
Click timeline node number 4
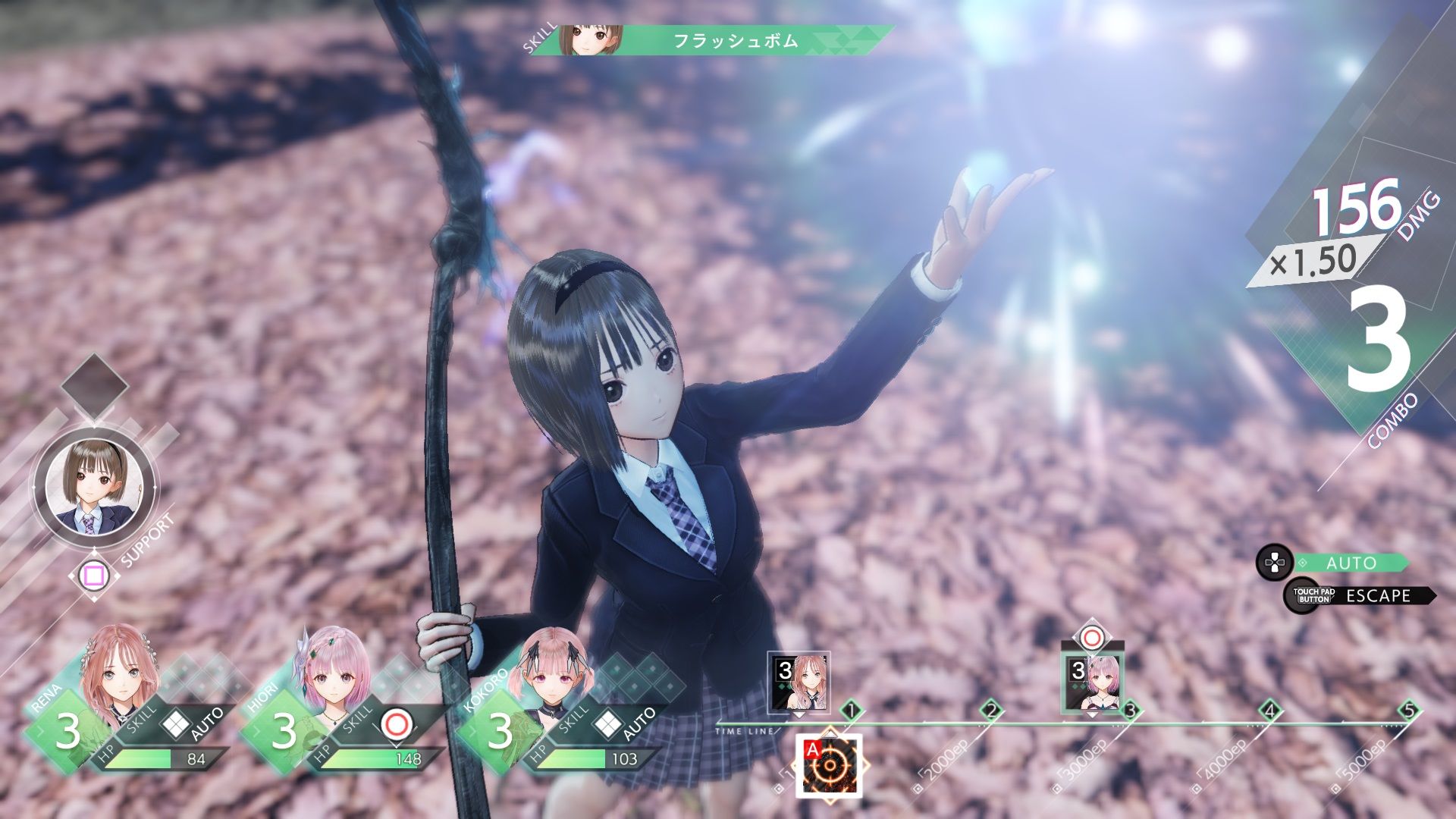1269,711
